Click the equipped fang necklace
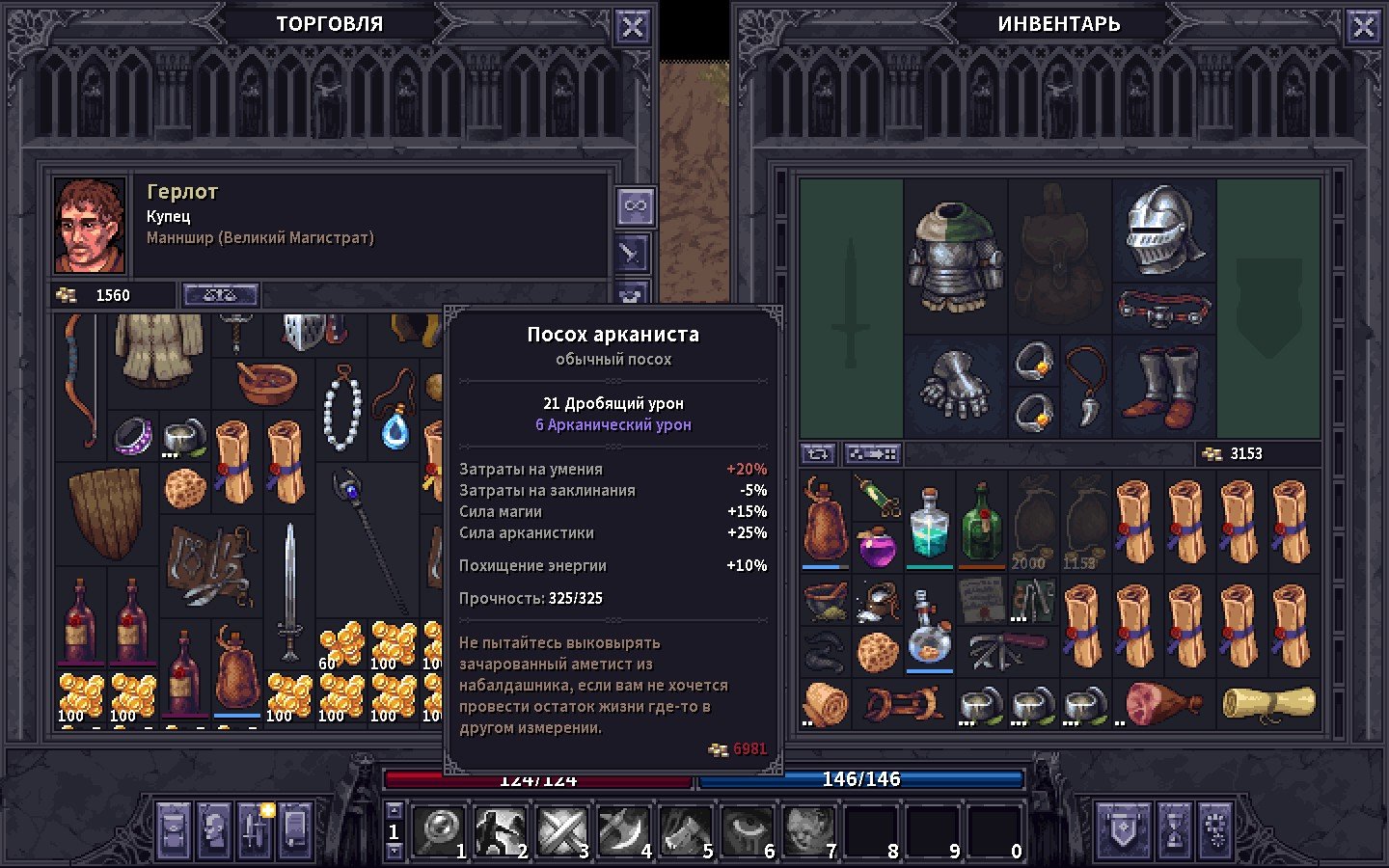This screenshot has height=868, width=1389. click(1086, 386)
